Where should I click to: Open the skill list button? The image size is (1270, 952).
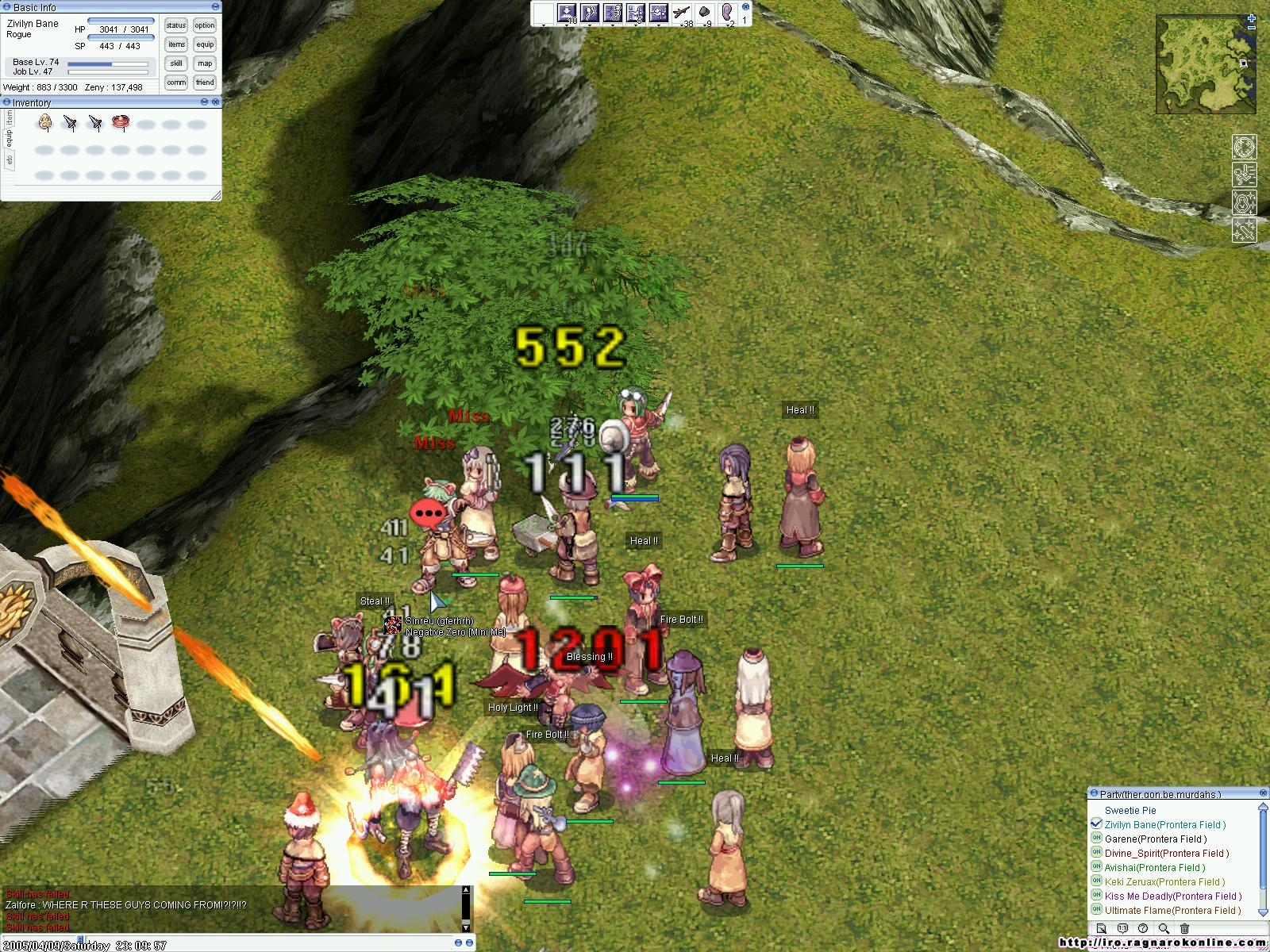(x=176, y=63)
